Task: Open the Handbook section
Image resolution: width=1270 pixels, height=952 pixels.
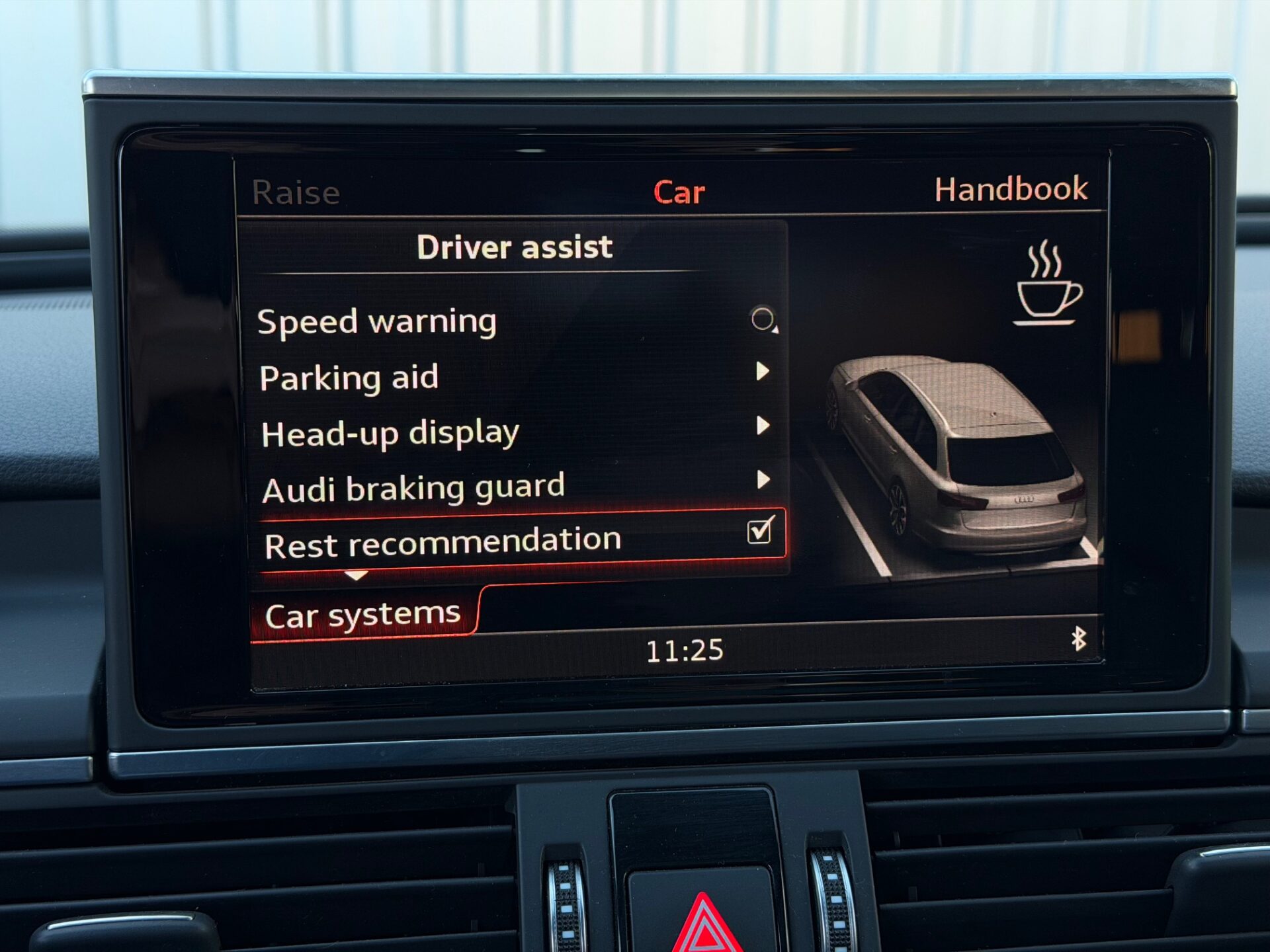Action: [1011, 190]
